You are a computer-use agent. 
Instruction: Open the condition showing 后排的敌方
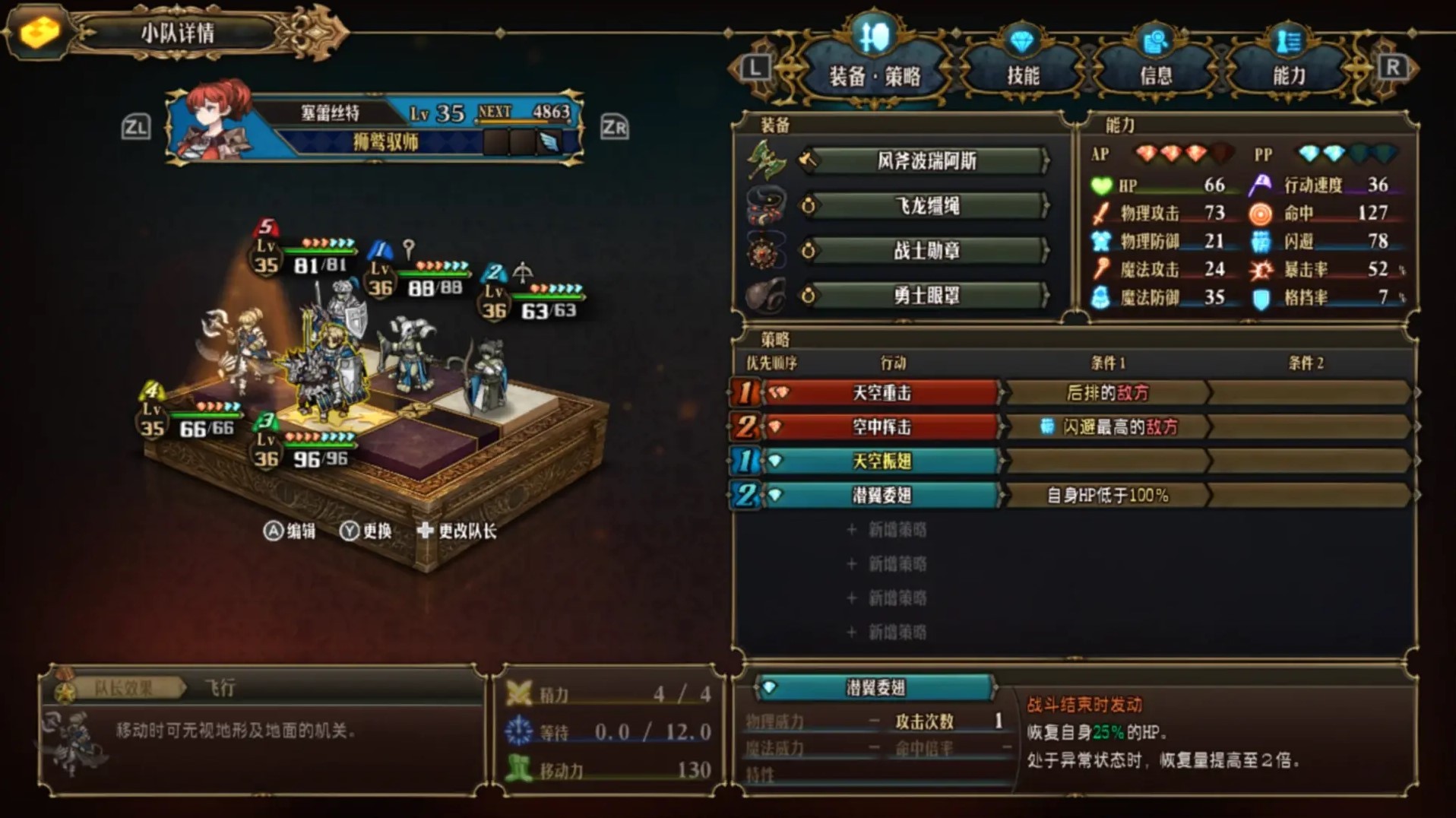point(1108,393)
